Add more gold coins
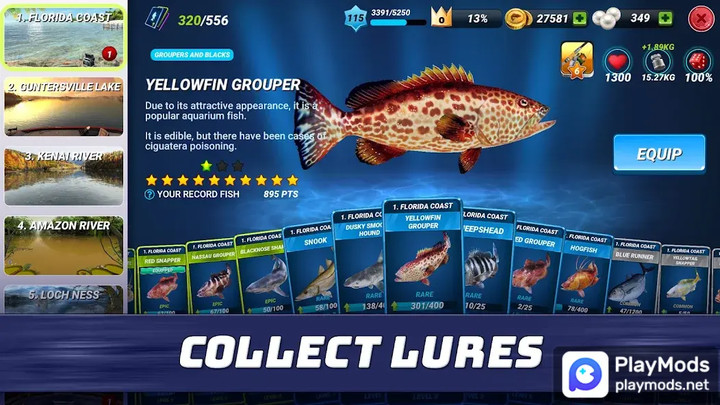Image resolution: width=720 pixels, height=405 pixels. click(x=580, y=18)
